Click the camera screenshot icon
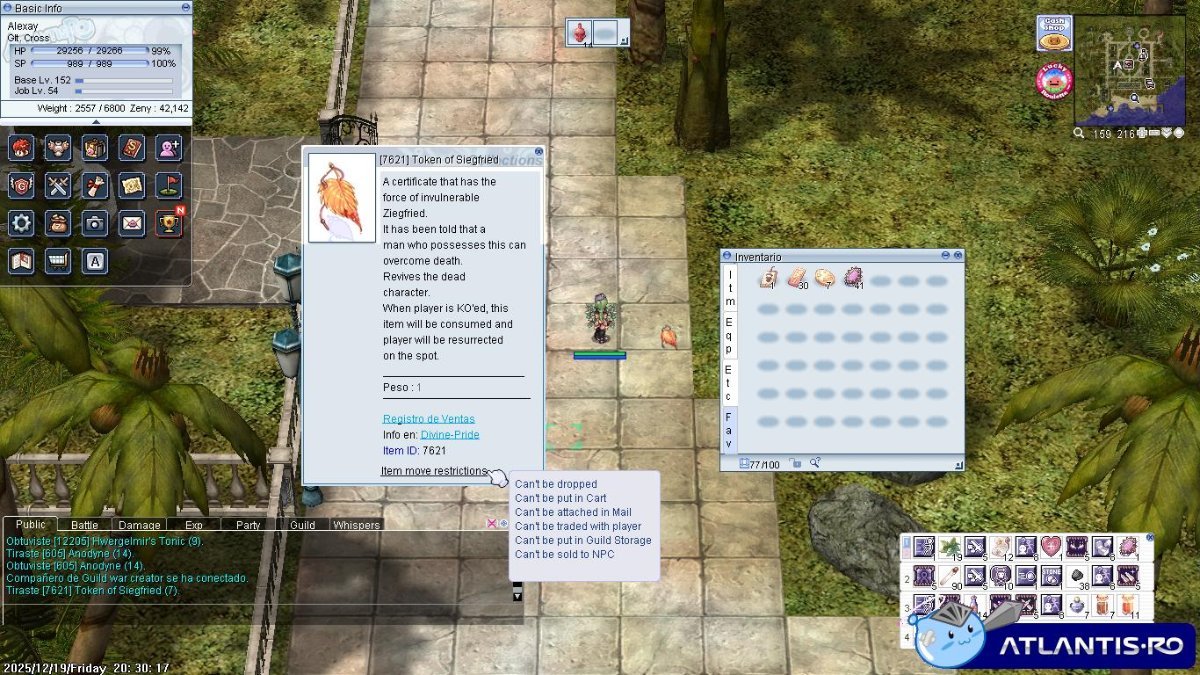 point(95,223)
